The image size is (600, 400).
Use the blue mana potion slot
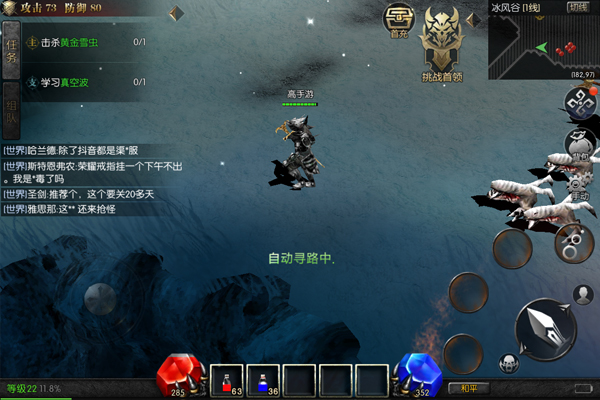(262, 379)
